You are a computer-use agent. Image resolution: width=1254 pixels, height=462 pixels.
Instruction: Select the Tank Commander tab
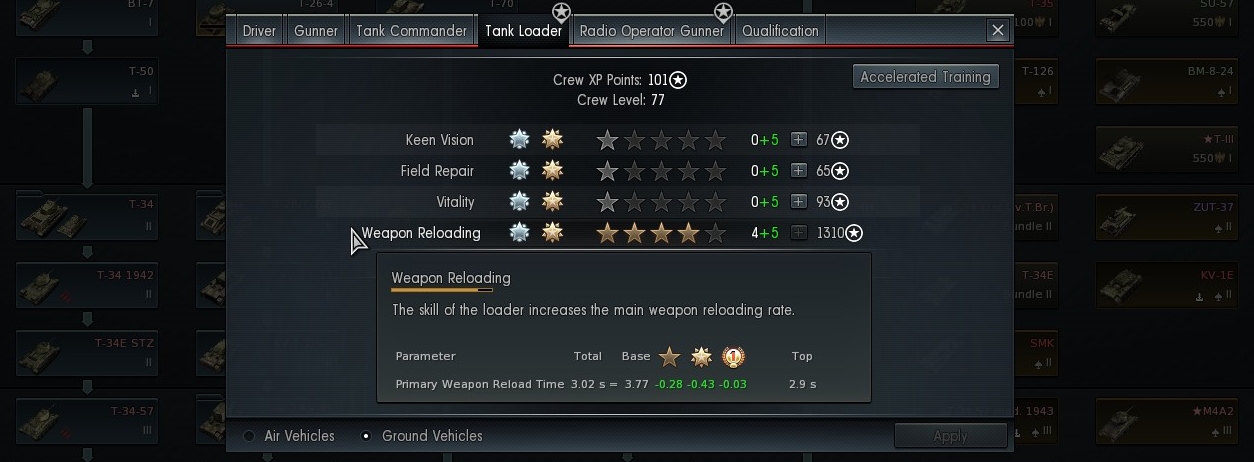pos(411,31)
